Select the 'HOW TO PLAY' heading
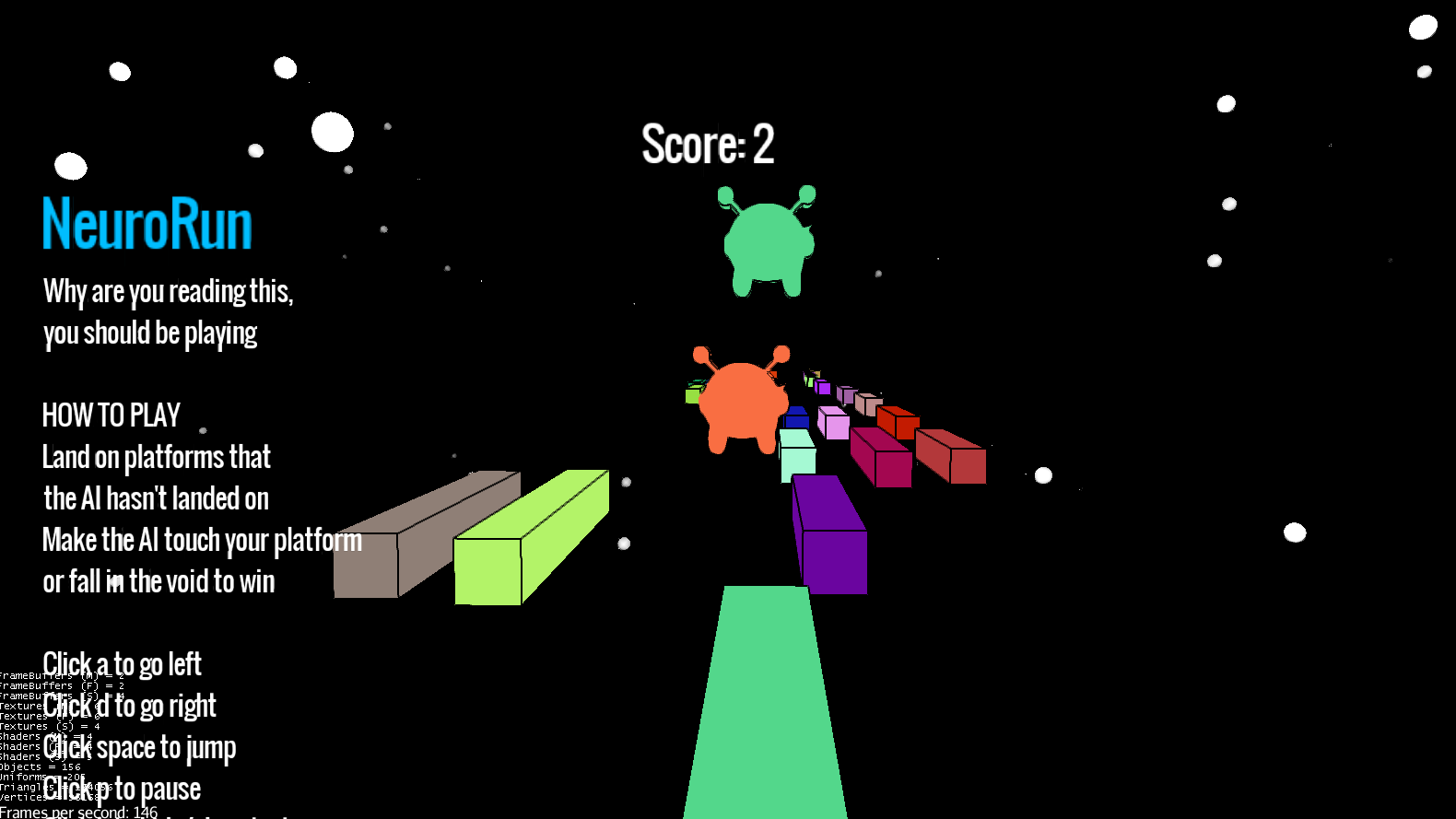 [111, 415]
